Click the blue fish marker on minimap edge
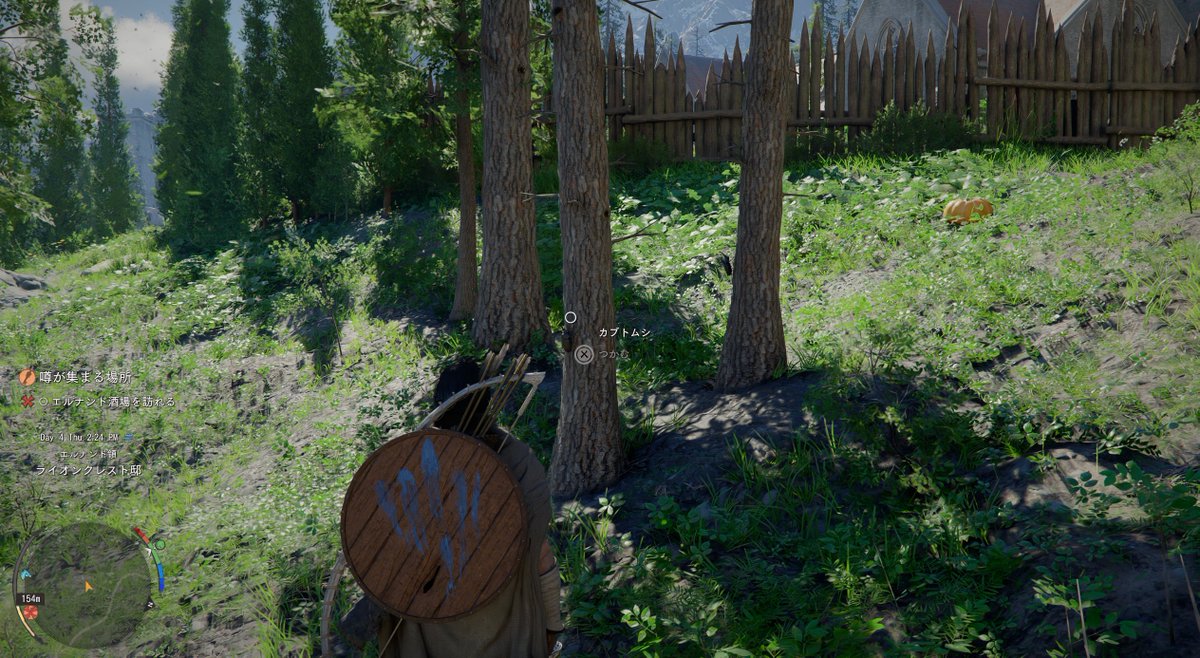 click(26, 575)
